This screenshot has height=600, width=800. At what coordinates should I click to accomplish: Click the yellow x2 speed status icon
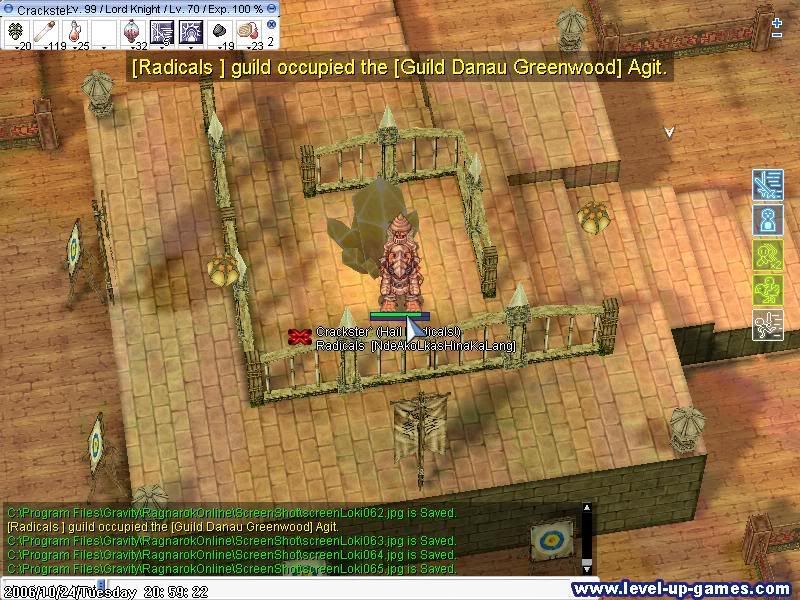pos(767,255)
